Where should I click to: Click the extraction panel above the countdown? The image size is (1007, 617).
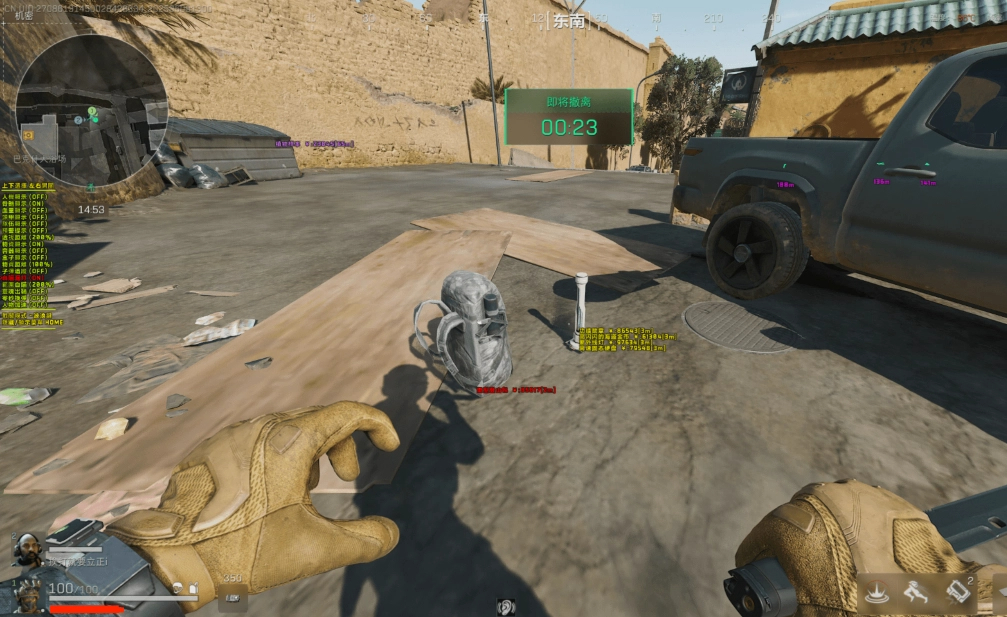568,102
